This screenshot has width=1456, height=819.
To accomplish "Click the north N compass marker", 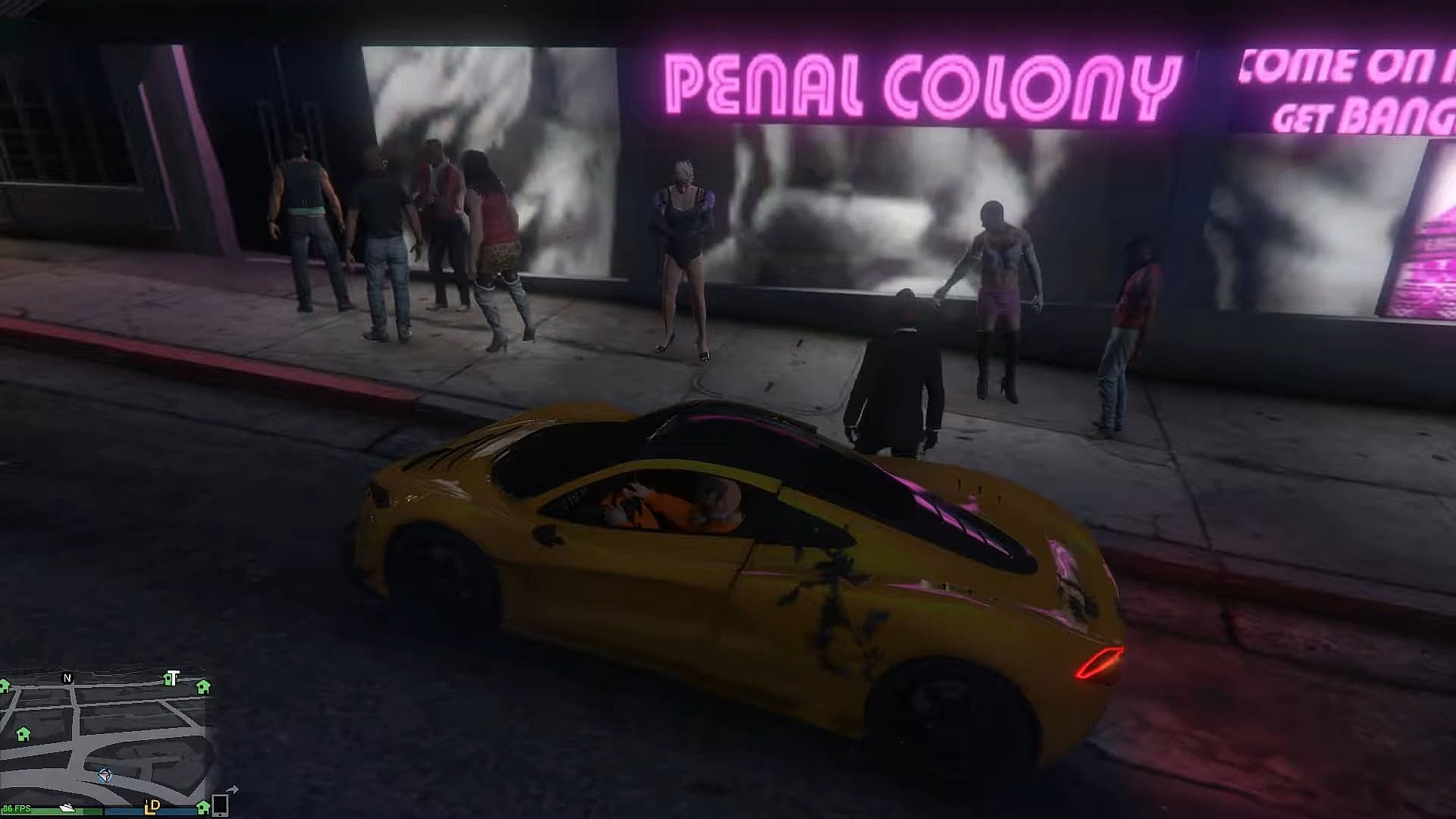I will (x=67, y=678).
